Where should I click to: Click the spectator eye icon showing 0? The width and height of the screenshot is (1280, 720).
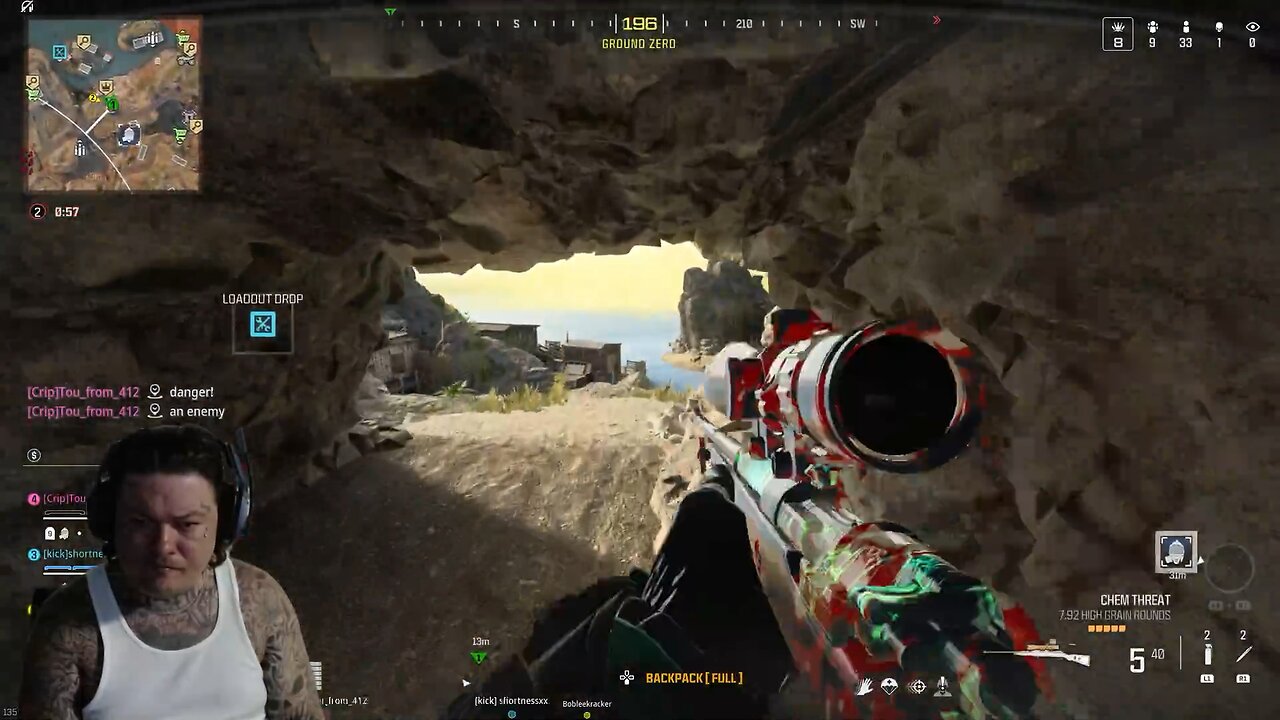click(1250, 31)
